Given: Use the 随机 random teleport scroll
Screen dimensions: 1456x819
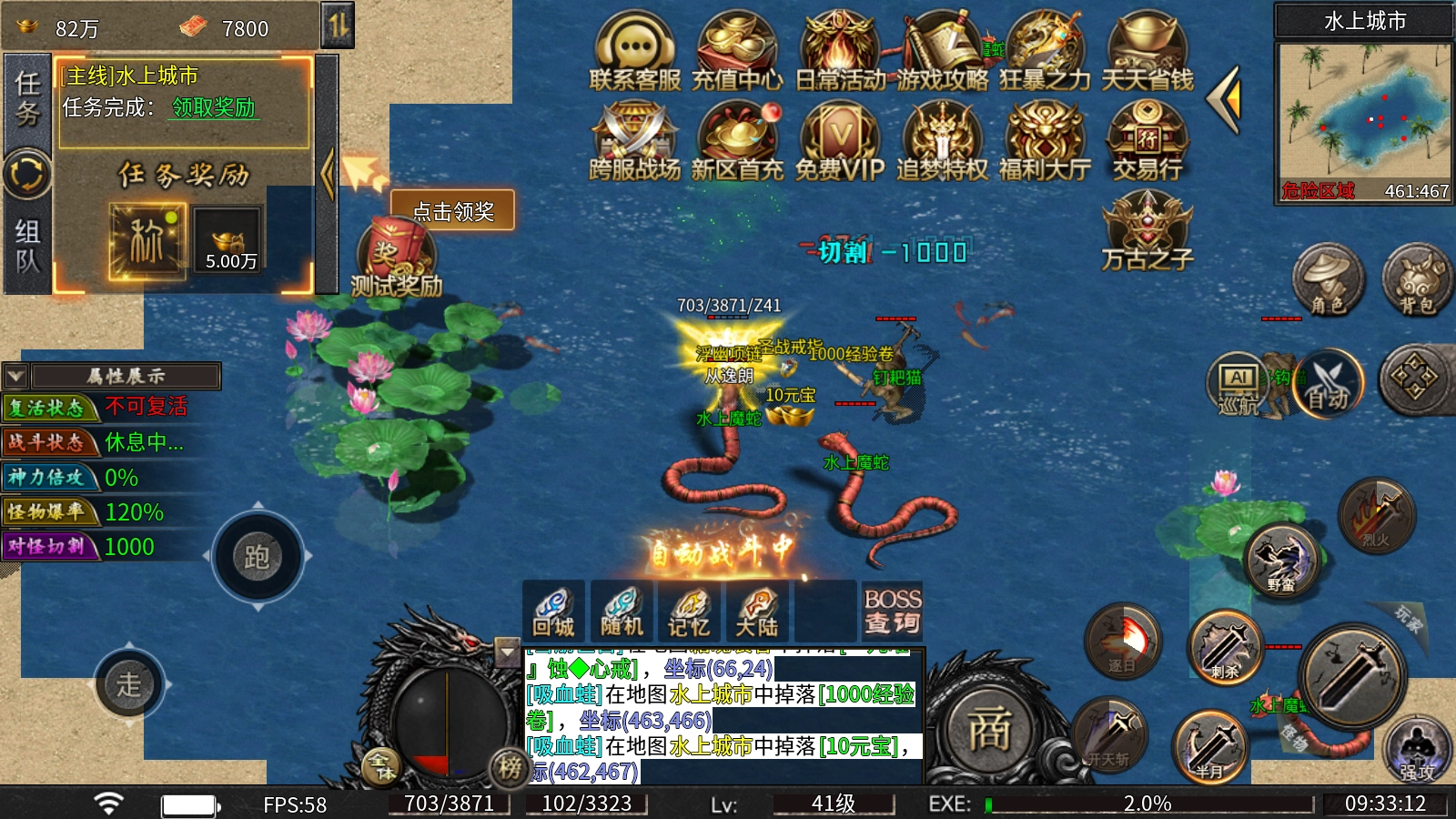Looking at the screenshot, I should tap(622, 612).
